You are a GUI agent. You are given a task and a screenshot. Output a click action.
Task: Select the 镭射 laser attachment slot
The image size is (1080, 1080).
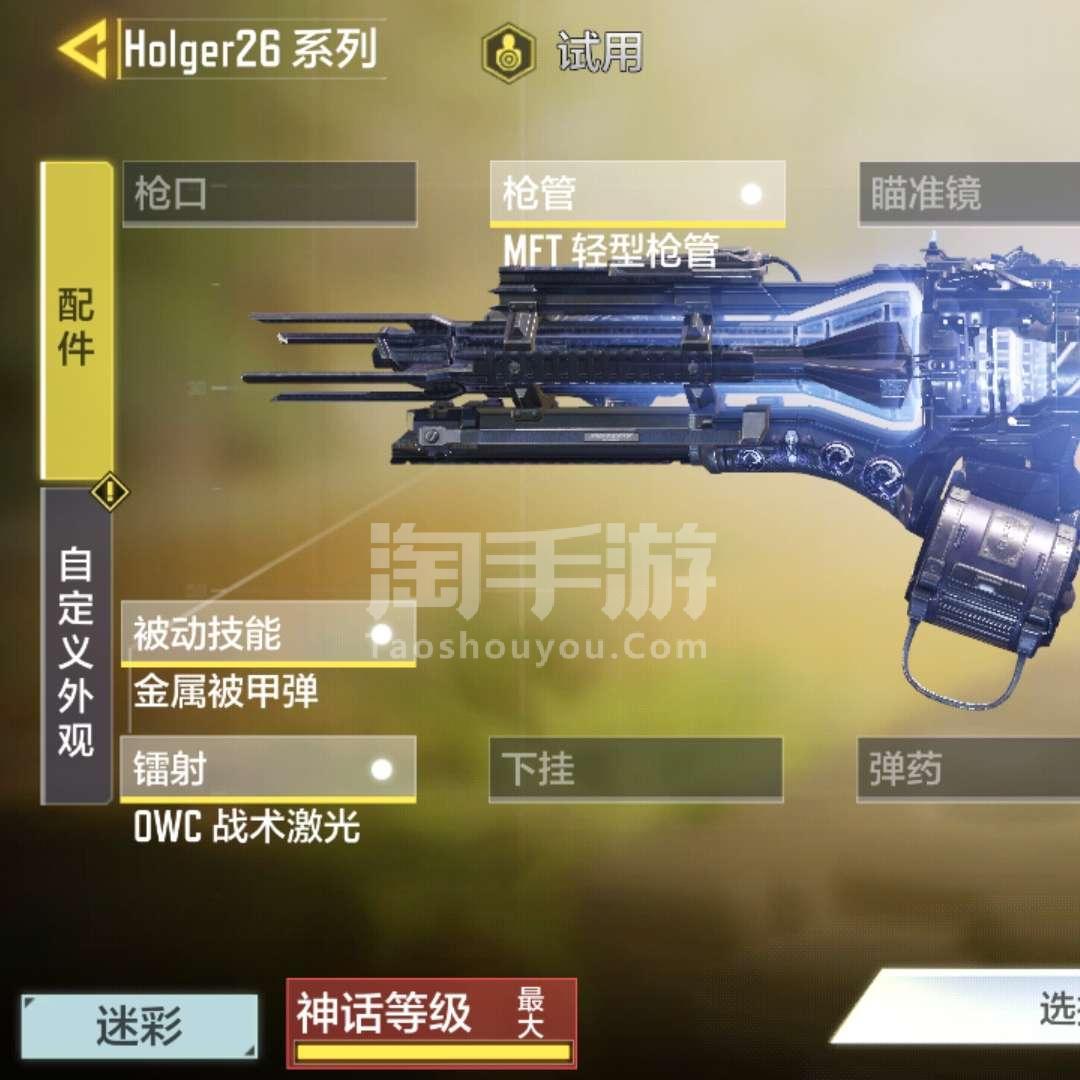tap(268, 769)
